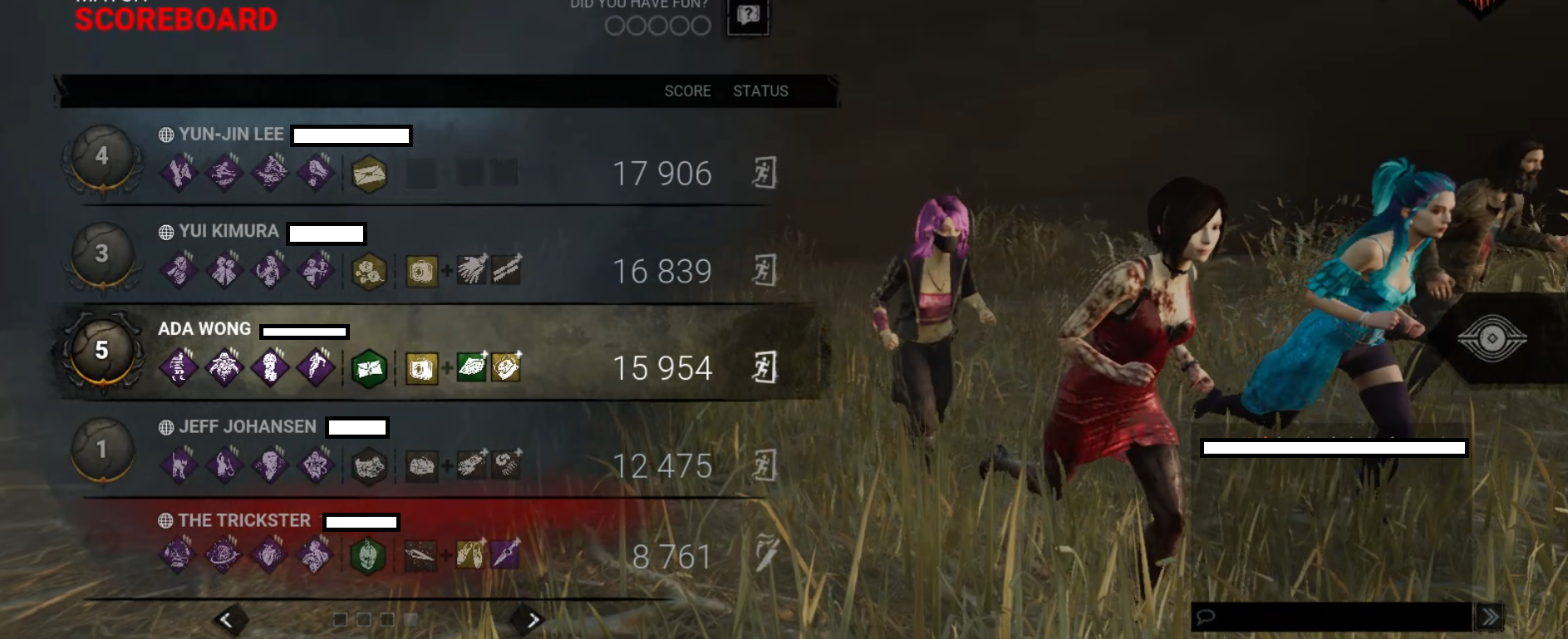This screenshot has height=639, width=1568.
Task: Click the magnifying glass icon in chat
Action: 1206,615
